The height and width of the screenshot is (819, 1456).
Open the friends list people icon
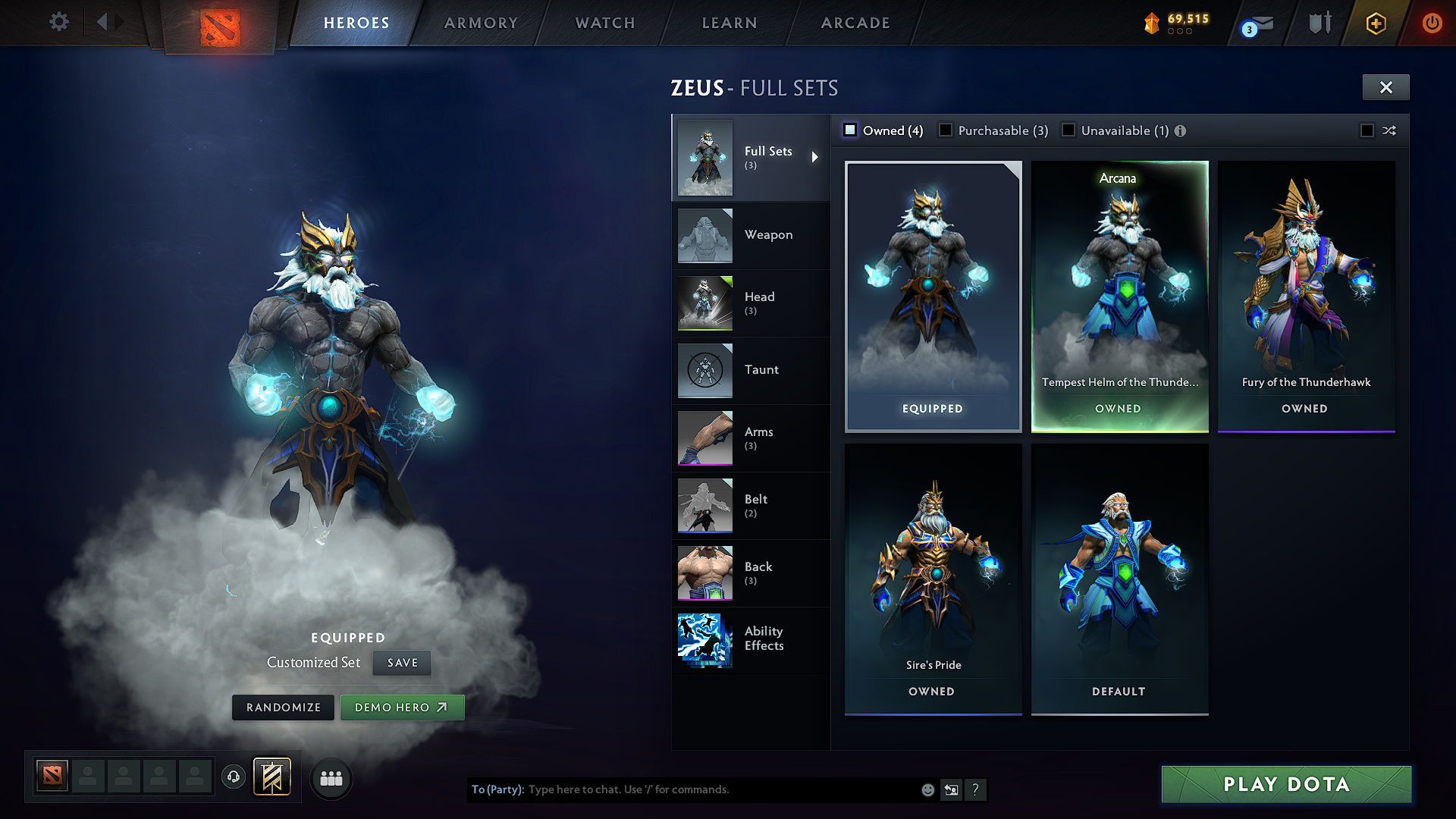pos(331,777)
